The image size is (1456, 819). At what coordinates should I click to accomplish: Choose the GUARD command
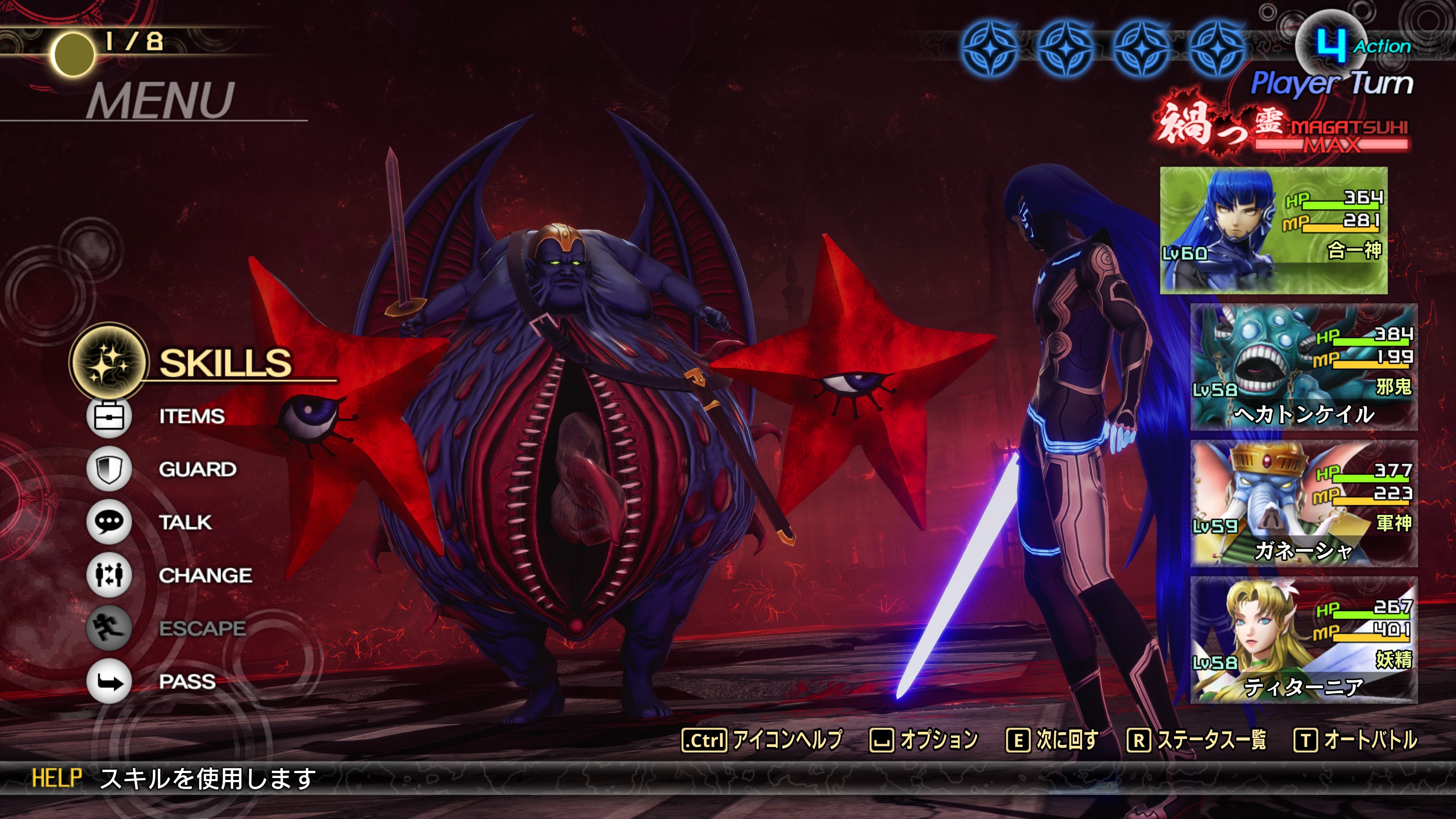tap(197, 469)
